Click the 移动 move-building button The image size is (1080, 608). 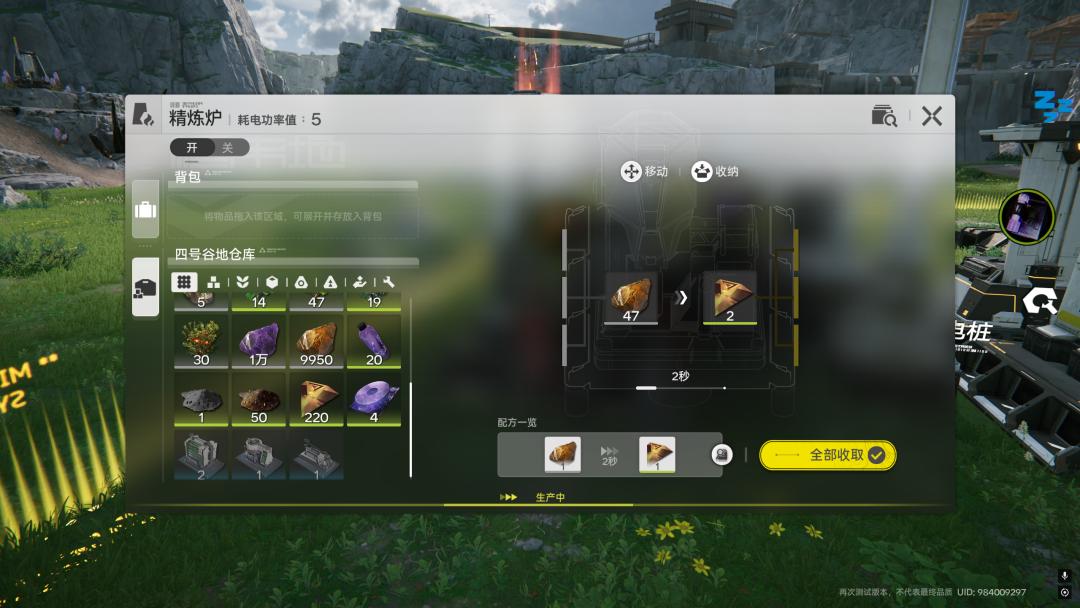645,172
